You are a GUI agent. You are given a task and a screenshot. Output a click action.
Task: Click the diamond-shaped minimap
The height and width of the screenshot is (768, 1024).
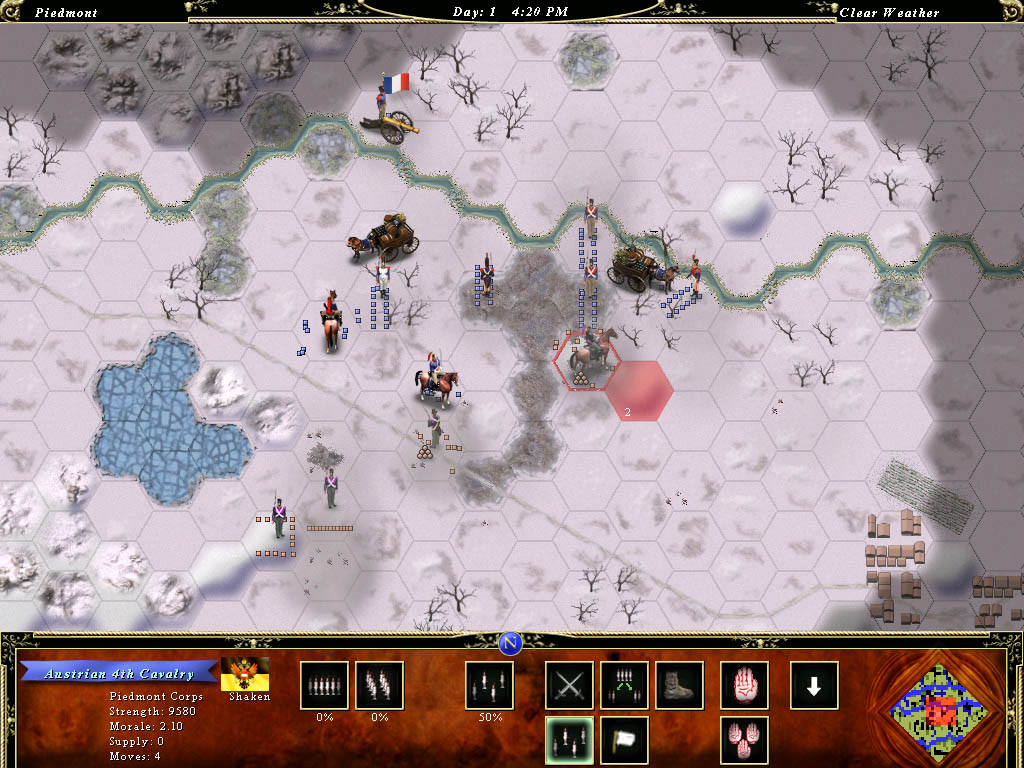(937, 710)
